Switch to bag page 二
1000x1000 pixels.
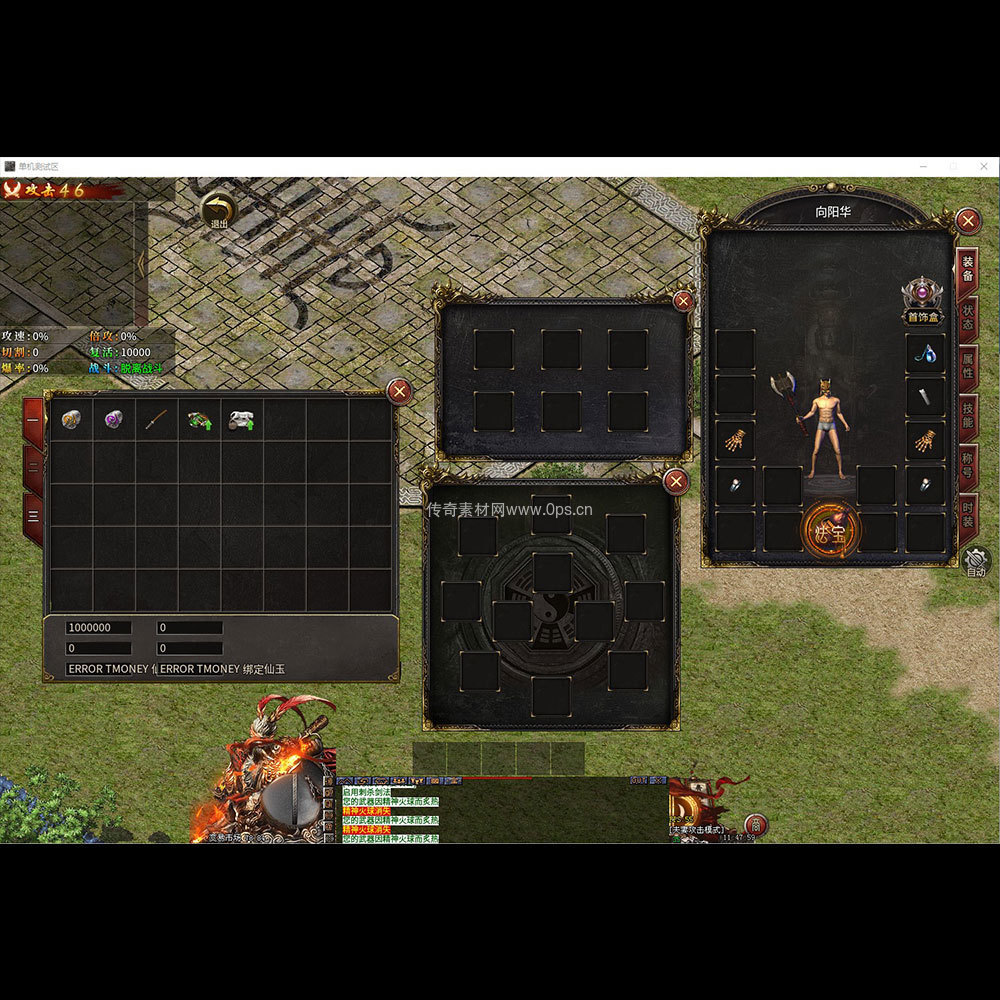click(33, 467)
